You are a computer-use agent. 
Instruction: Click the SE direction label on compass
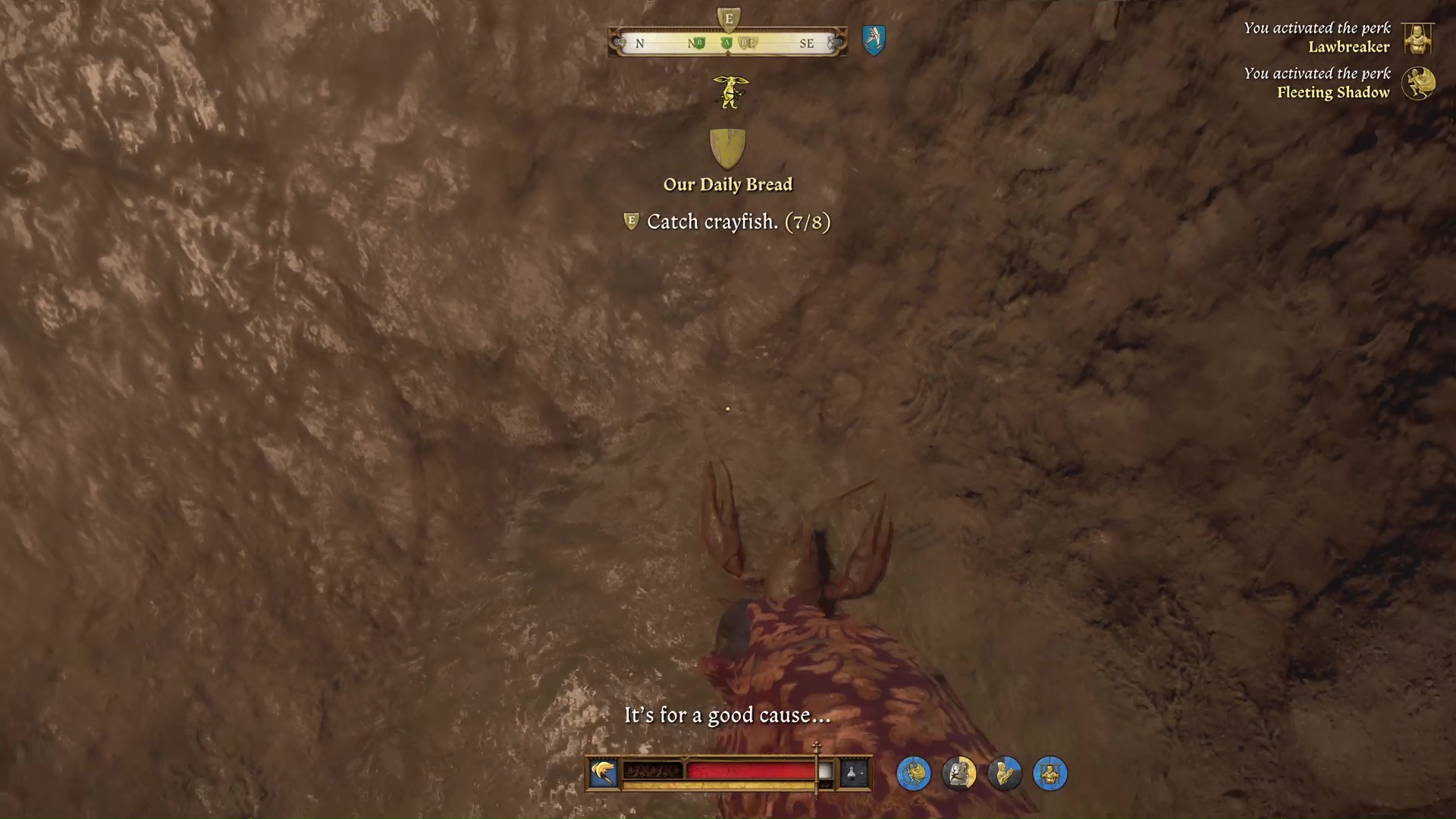pos(808,44)
